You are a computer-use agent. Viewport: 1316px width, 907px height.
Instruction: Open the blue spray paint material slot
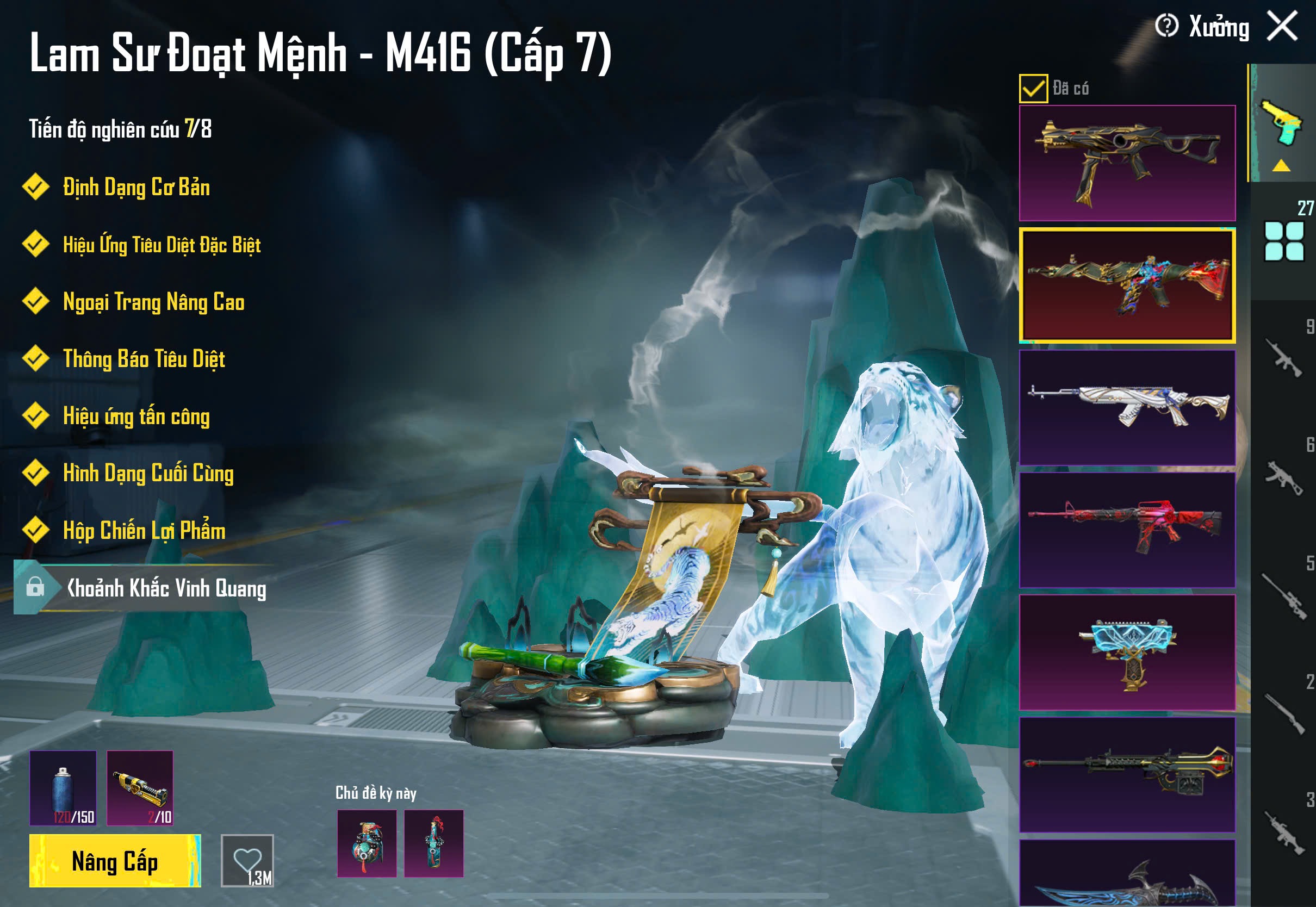point(63,788)
